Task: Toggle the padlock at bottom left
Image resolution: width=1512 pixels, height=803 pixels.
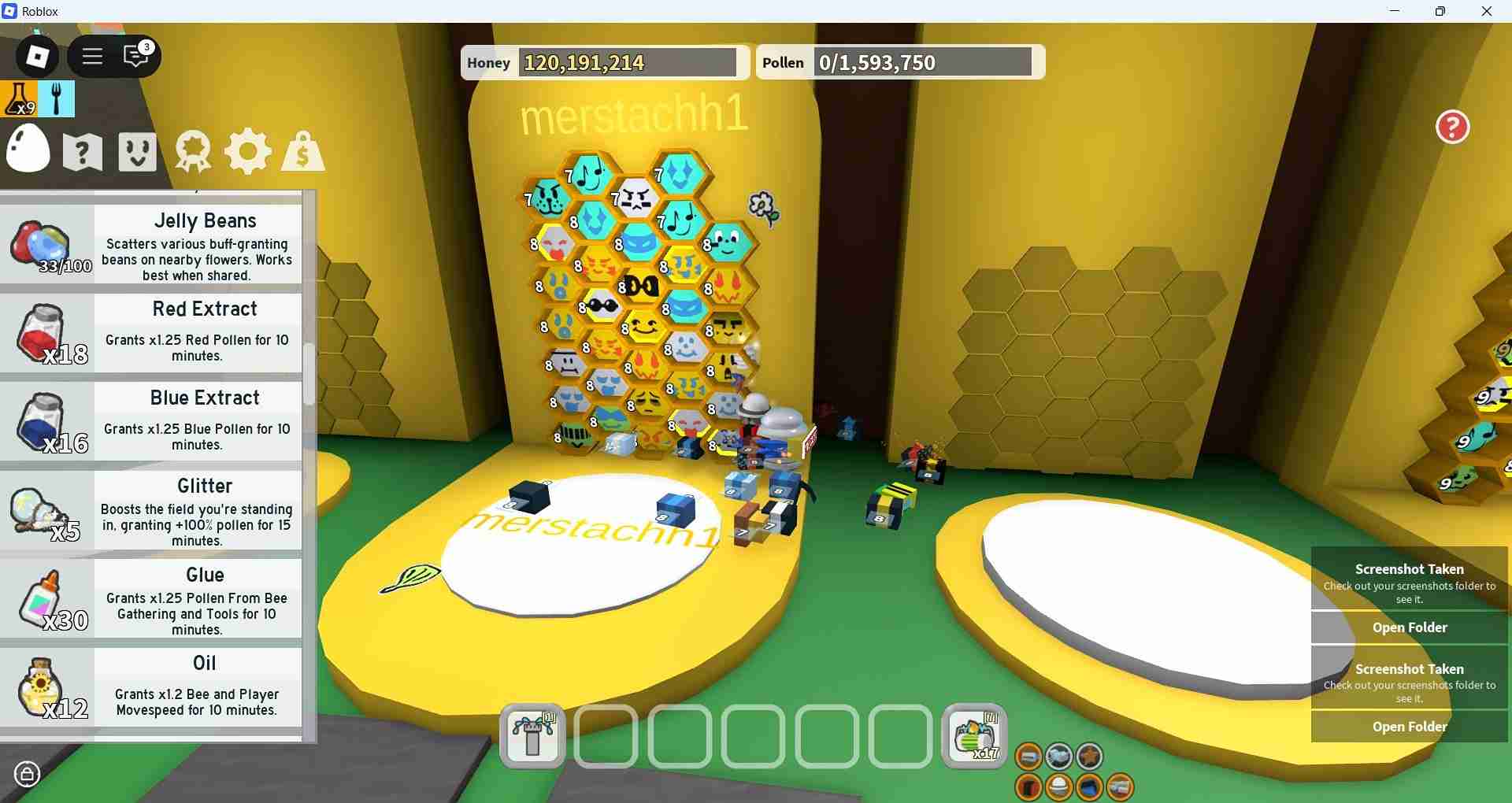Action: tap(28, 774)
